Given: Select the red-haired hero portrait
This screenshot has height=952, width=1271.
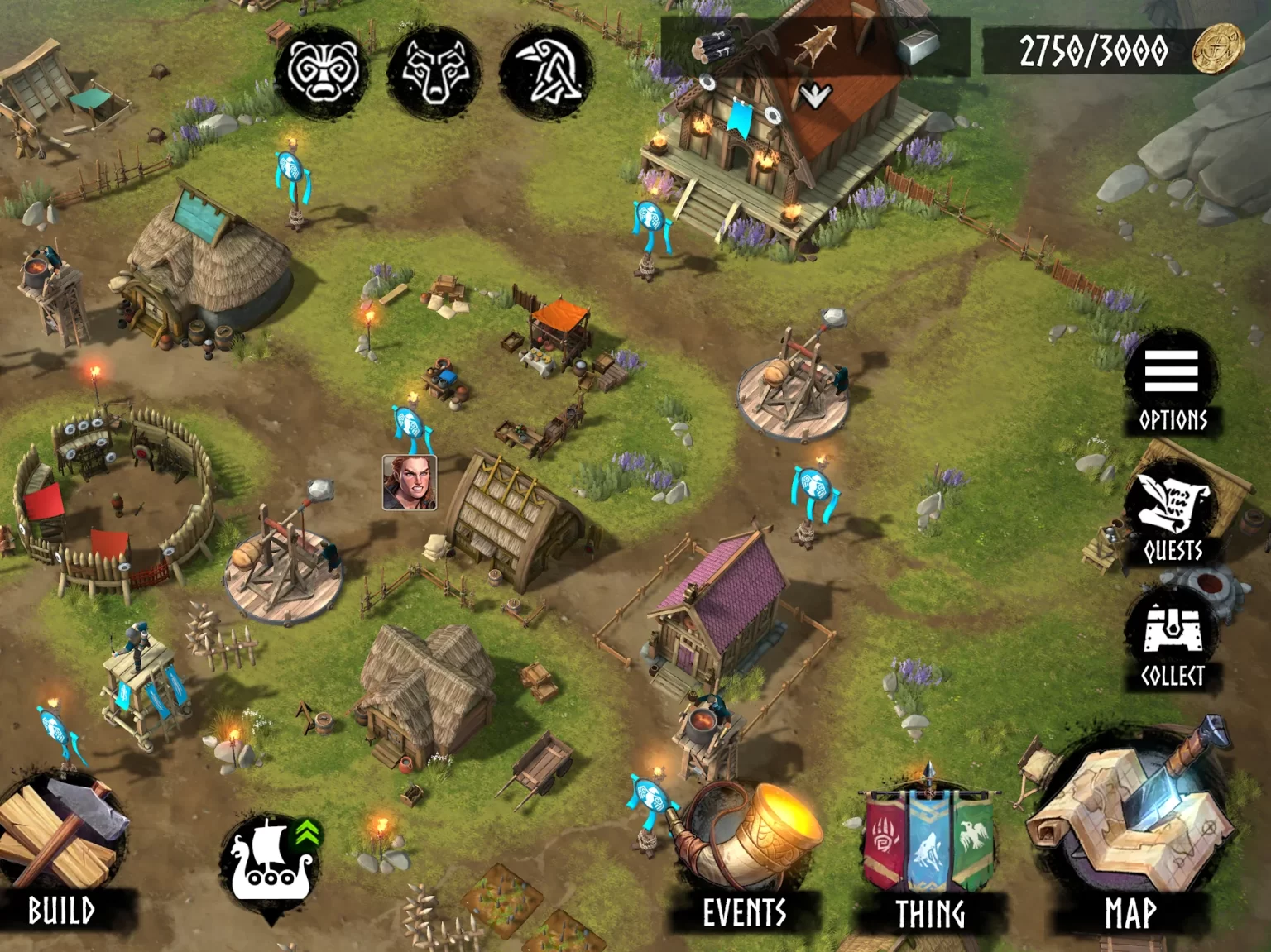Looking at the screenshot, I should 410,482.
